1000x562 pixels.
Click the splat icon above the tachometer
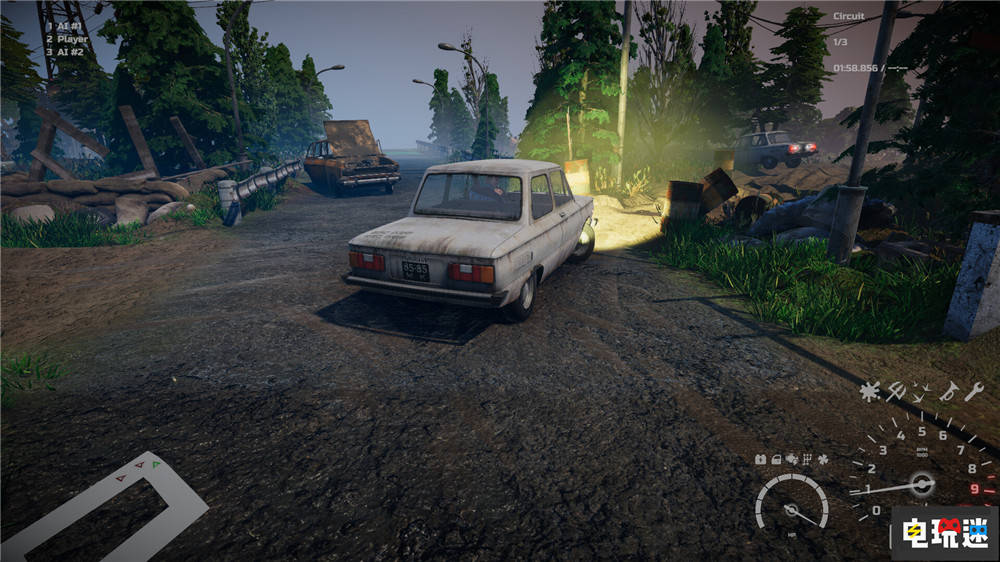870,392
